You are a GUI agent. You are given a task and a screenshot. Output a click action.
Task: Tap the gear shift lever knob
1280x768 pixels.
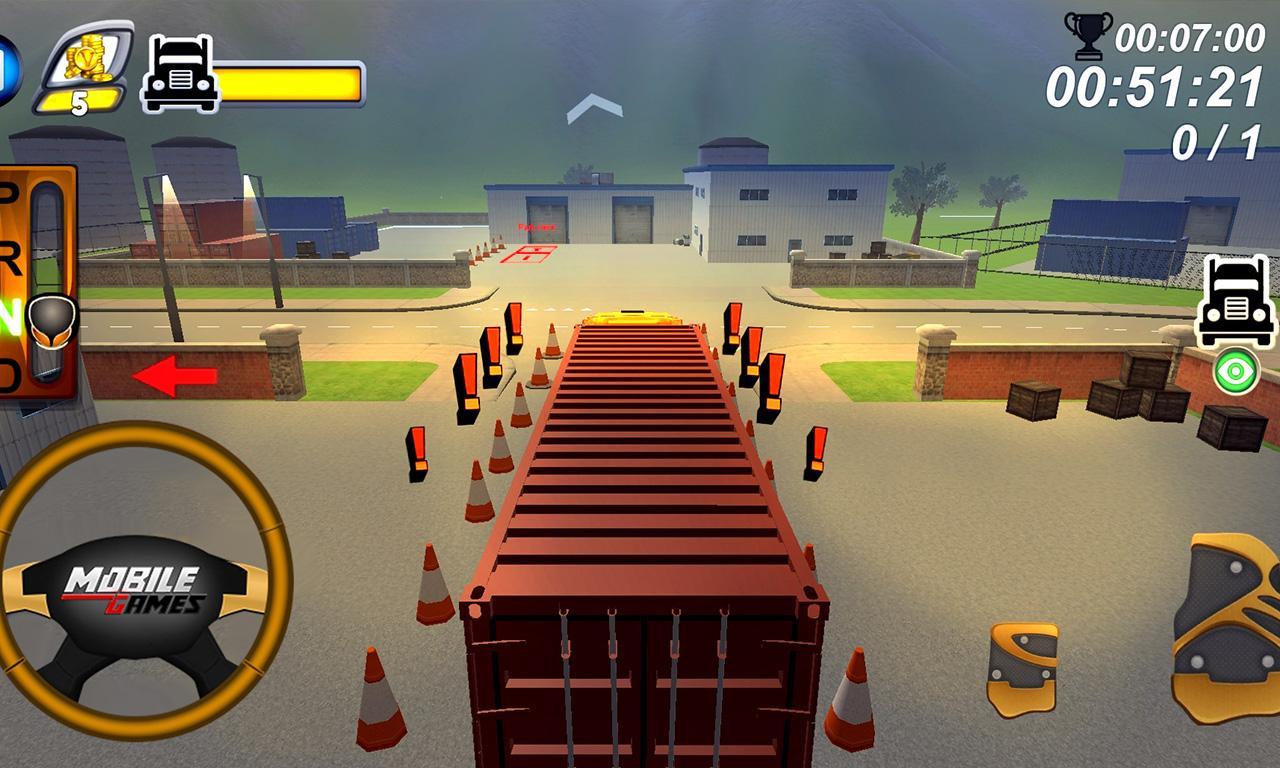pyautogui.click(x=53, y=322)
